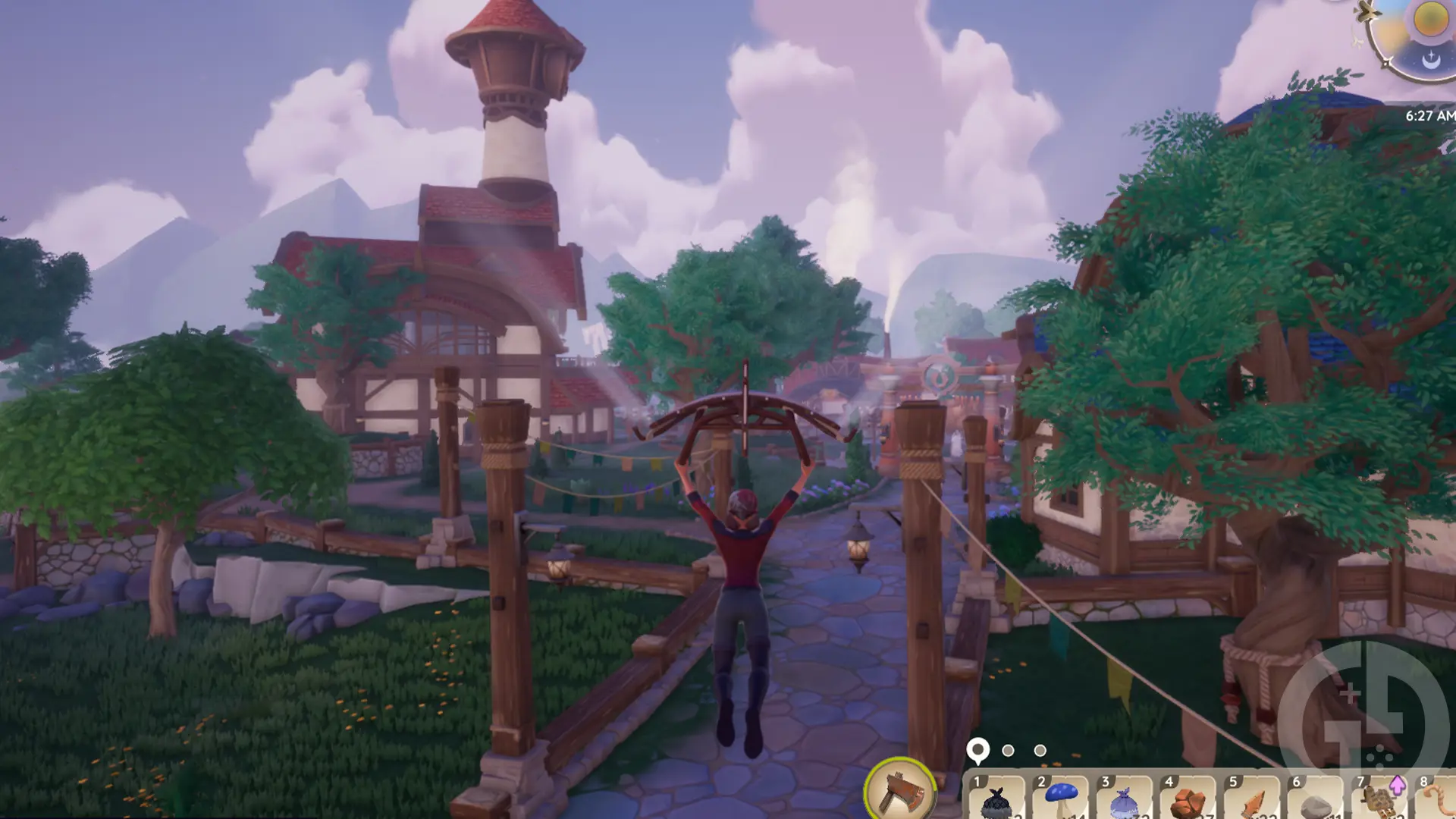Select the blue pouch in hotbar slot 3
Screen dimensions: 1456x819
pyautogui.click(x=1124, y=800)
